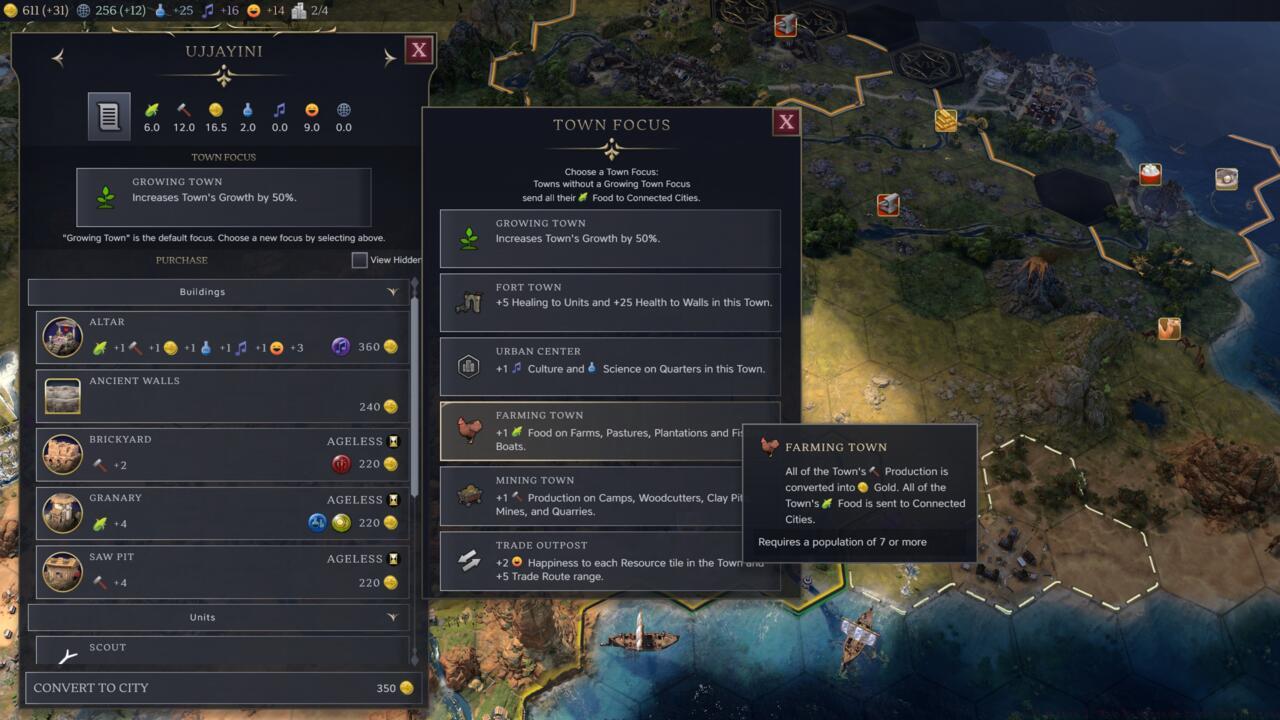
Task: Select the Urban Center focus option
Action: click(610, 366)
